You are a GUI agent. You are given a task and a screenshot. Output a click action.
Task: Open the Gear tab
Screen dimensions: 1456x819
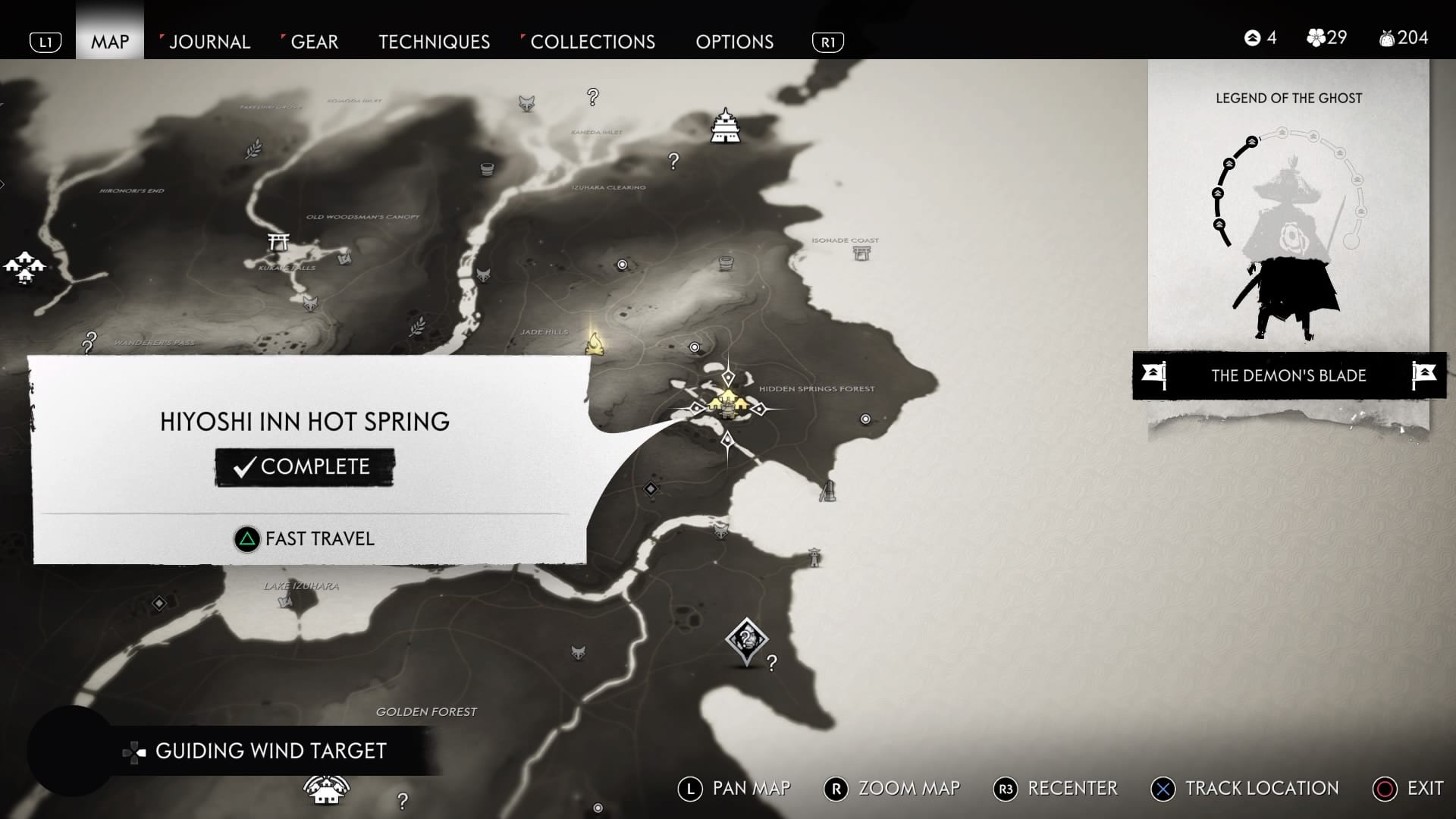[x=314, y=42]
